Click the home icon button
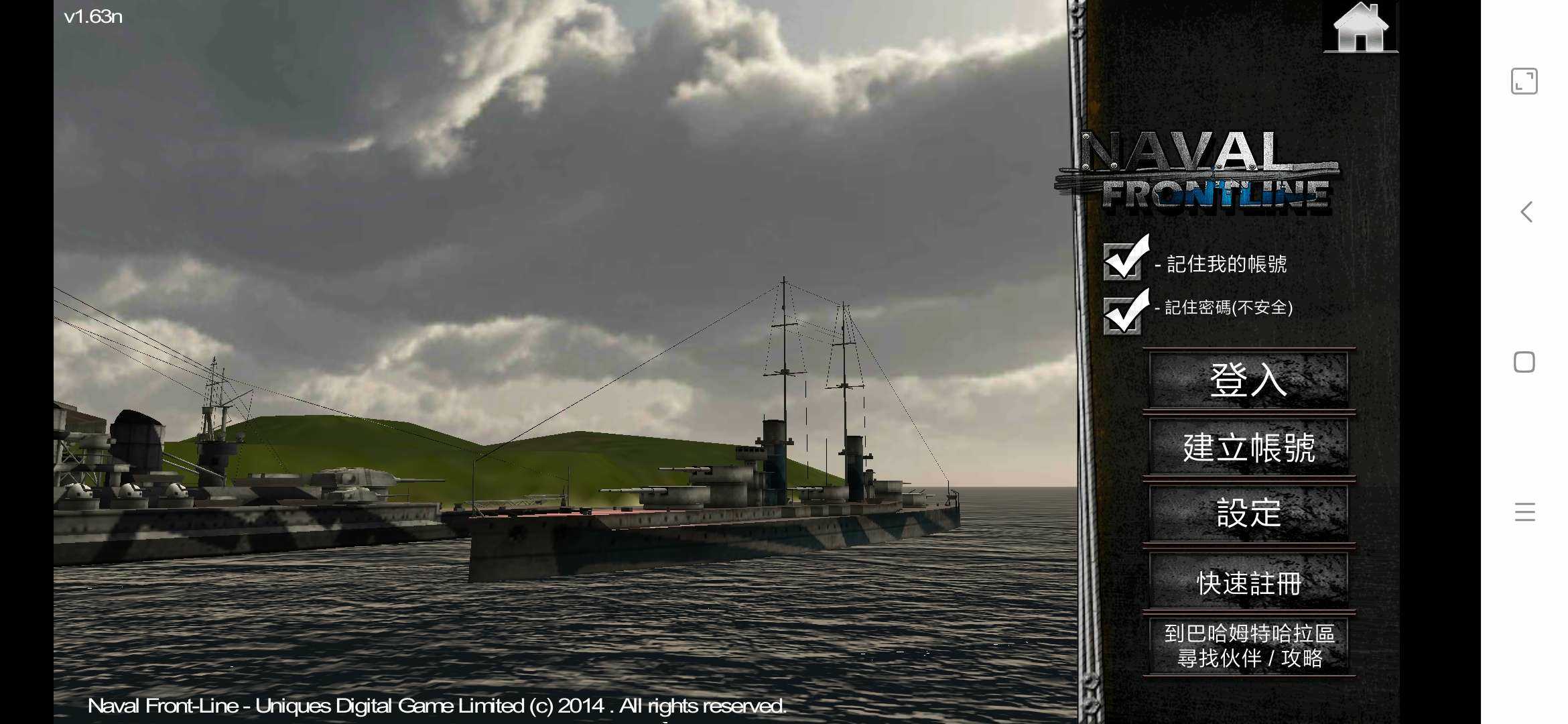The height and width of the screenshot is (724, 1568). 1360,28
